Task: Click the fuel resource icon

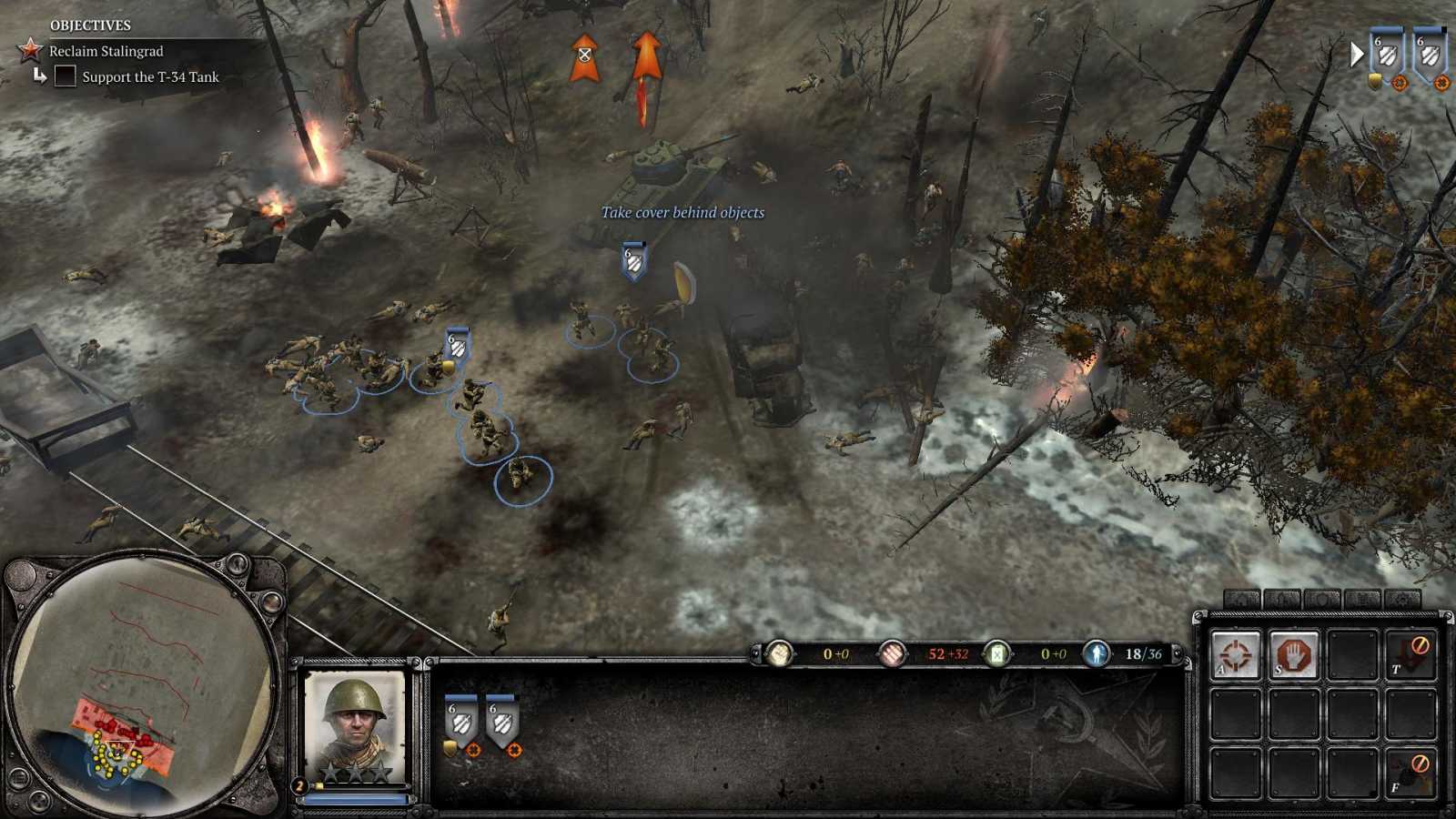Action: point(997,655)
